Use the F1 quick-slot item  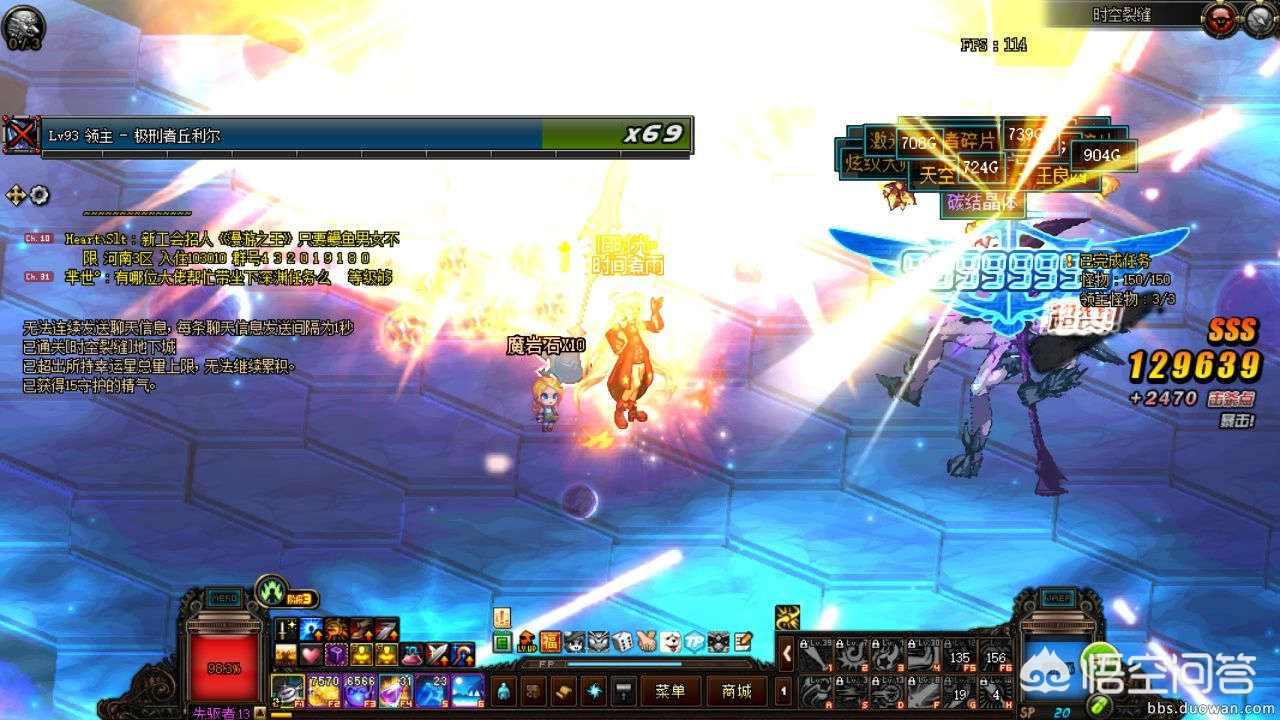[x=289, y=690]
